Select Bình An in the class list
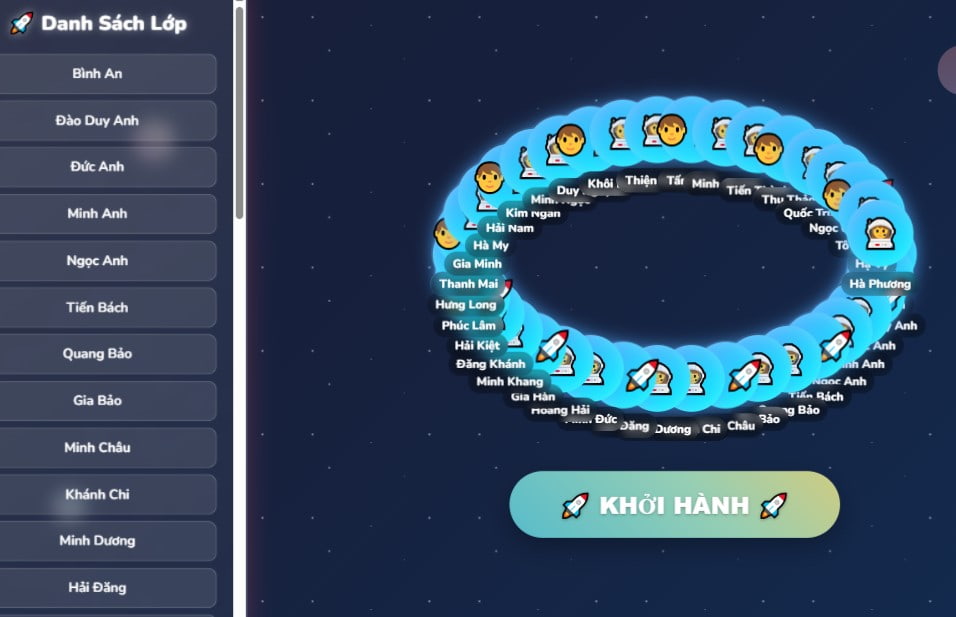The image size is (956, 617). [98, 74]
